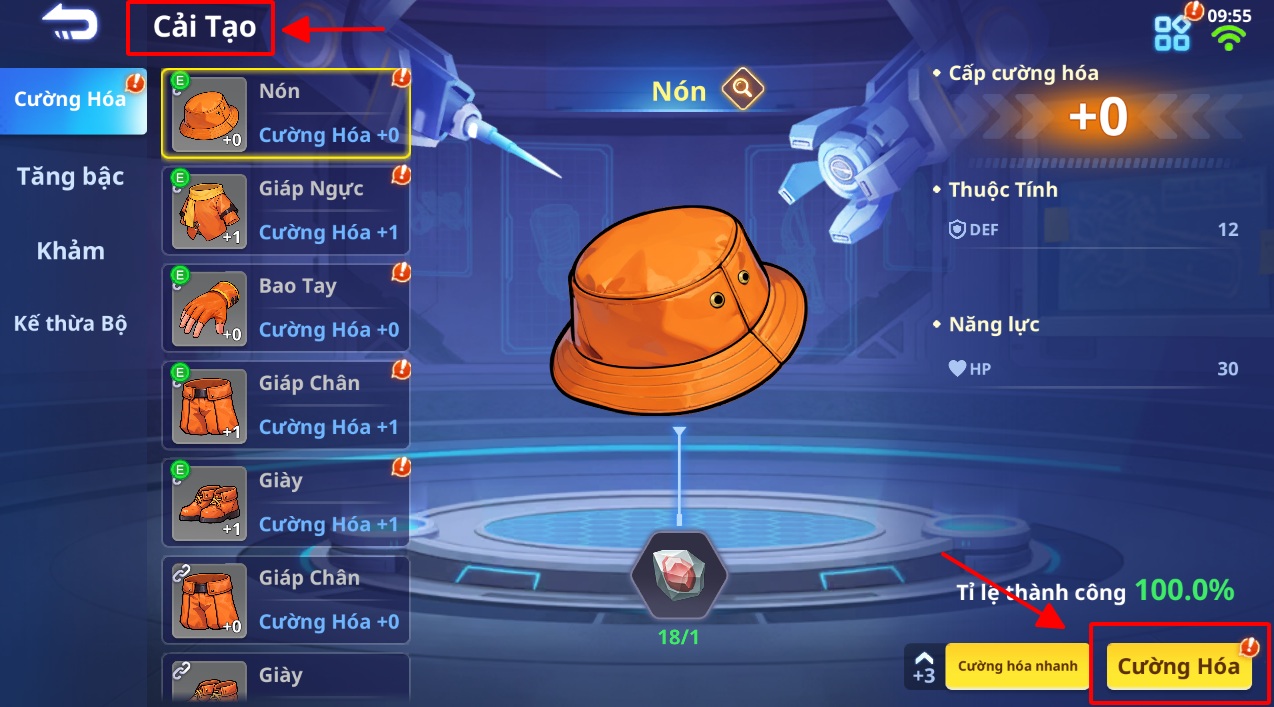Select the Nón hat equipment row
Screen dimensions: 1274x707
point(286,114)
